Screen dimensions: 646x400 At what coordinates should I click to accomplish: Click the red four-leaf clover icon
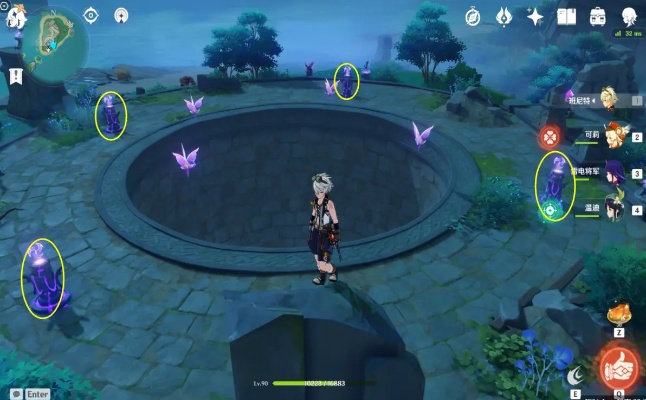tap(549, 137)
